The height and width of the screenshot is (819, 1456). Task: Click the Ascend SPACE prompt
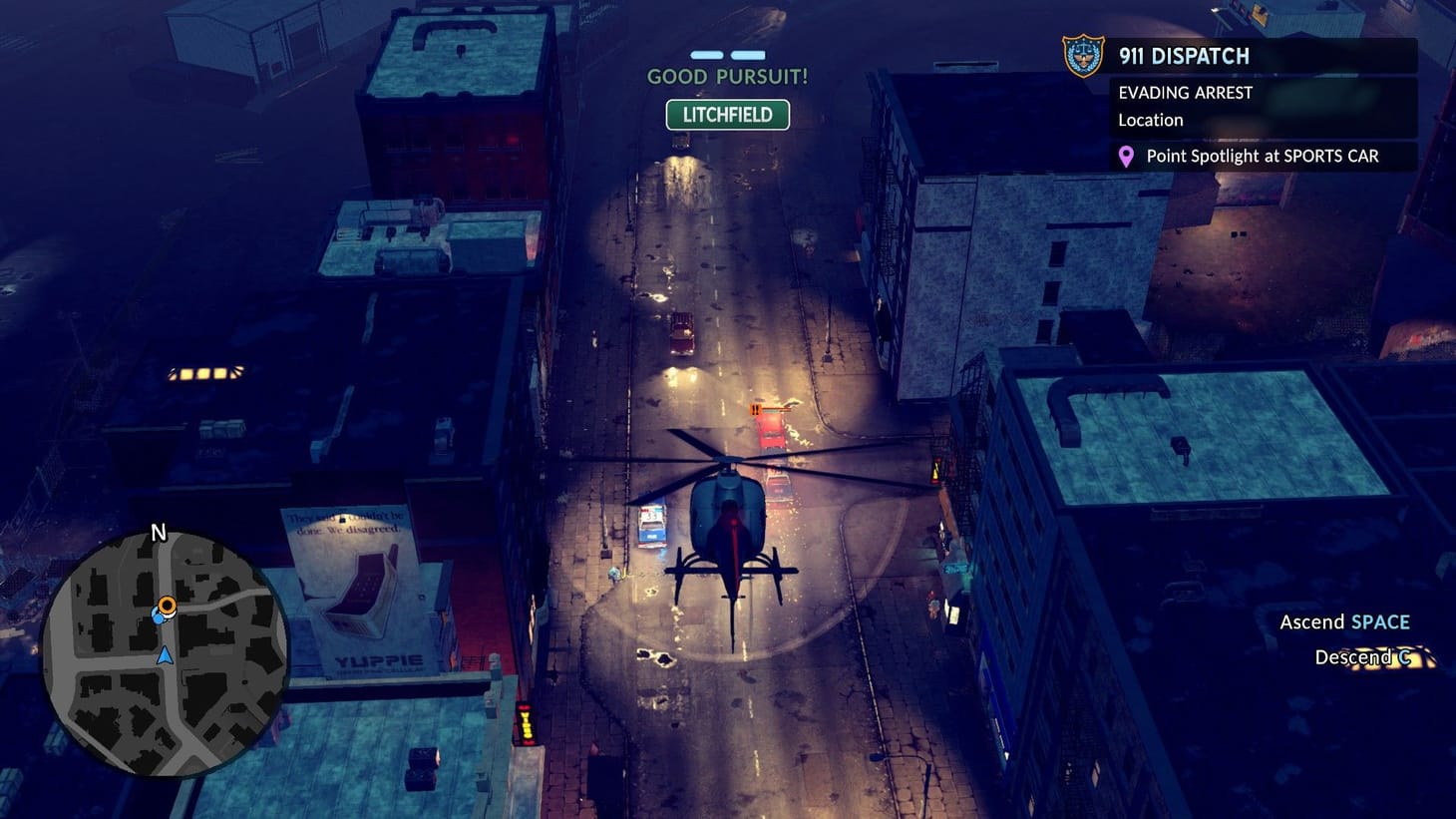[1344, 621]
